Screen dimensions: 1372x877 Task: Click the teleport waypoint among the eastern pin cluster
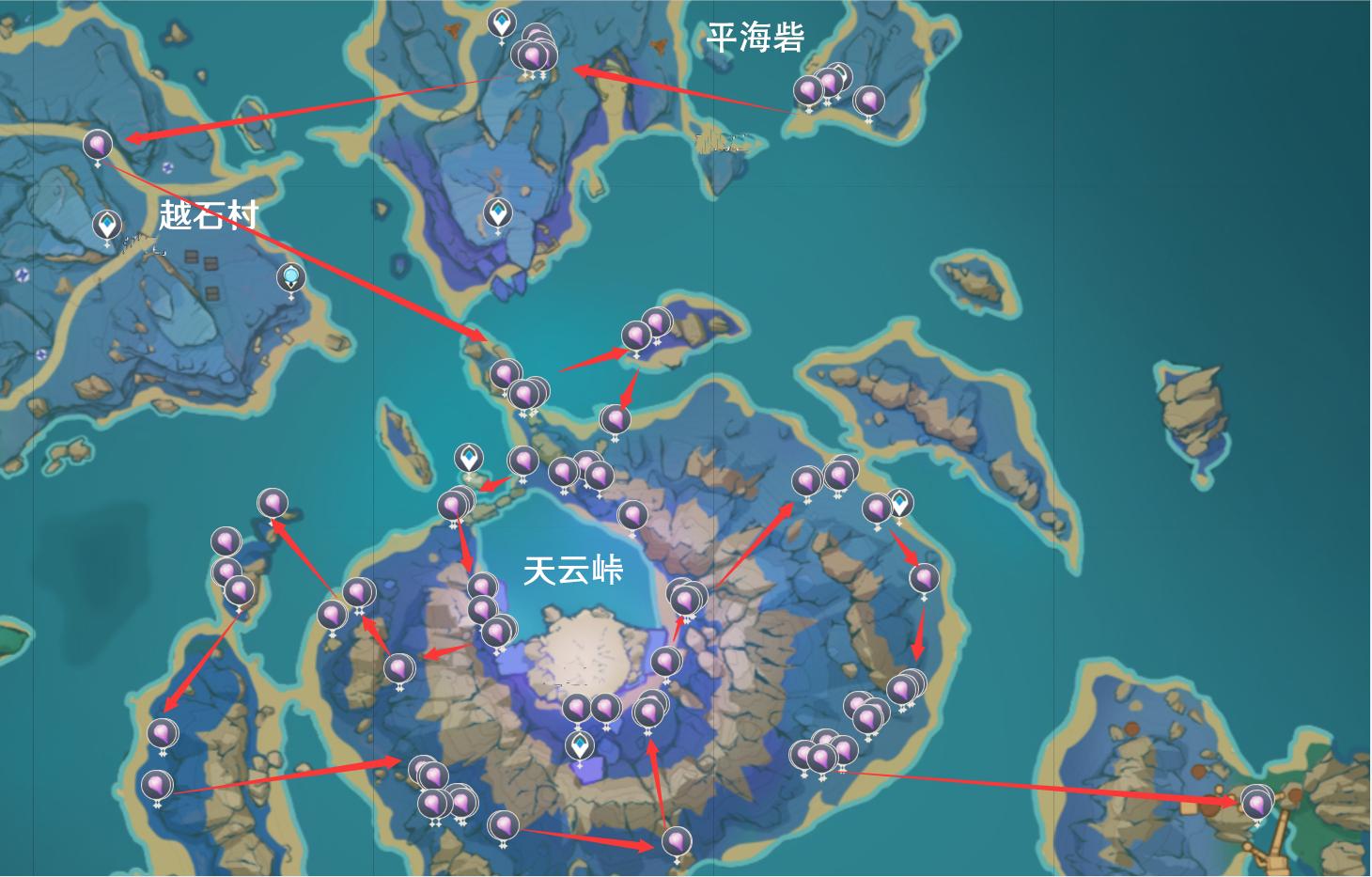click(x=899, y=503)
